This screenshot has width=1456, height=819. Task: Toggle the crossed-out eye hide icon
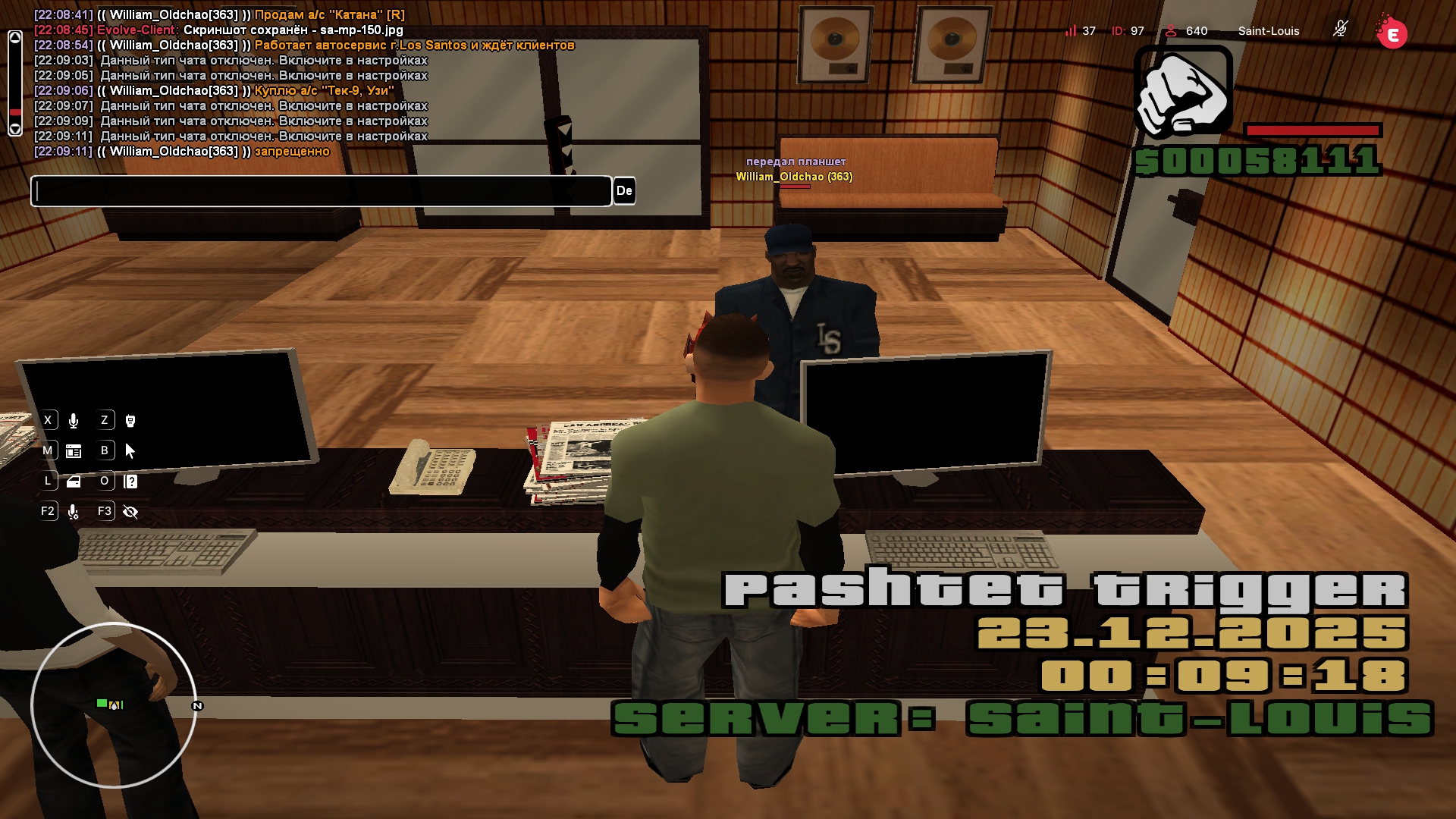point(130,512)
